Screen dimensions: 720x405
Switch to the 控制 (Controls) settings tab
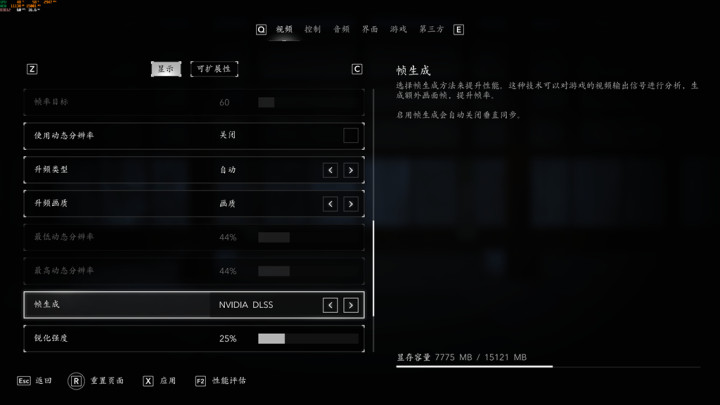coord(313,30)
